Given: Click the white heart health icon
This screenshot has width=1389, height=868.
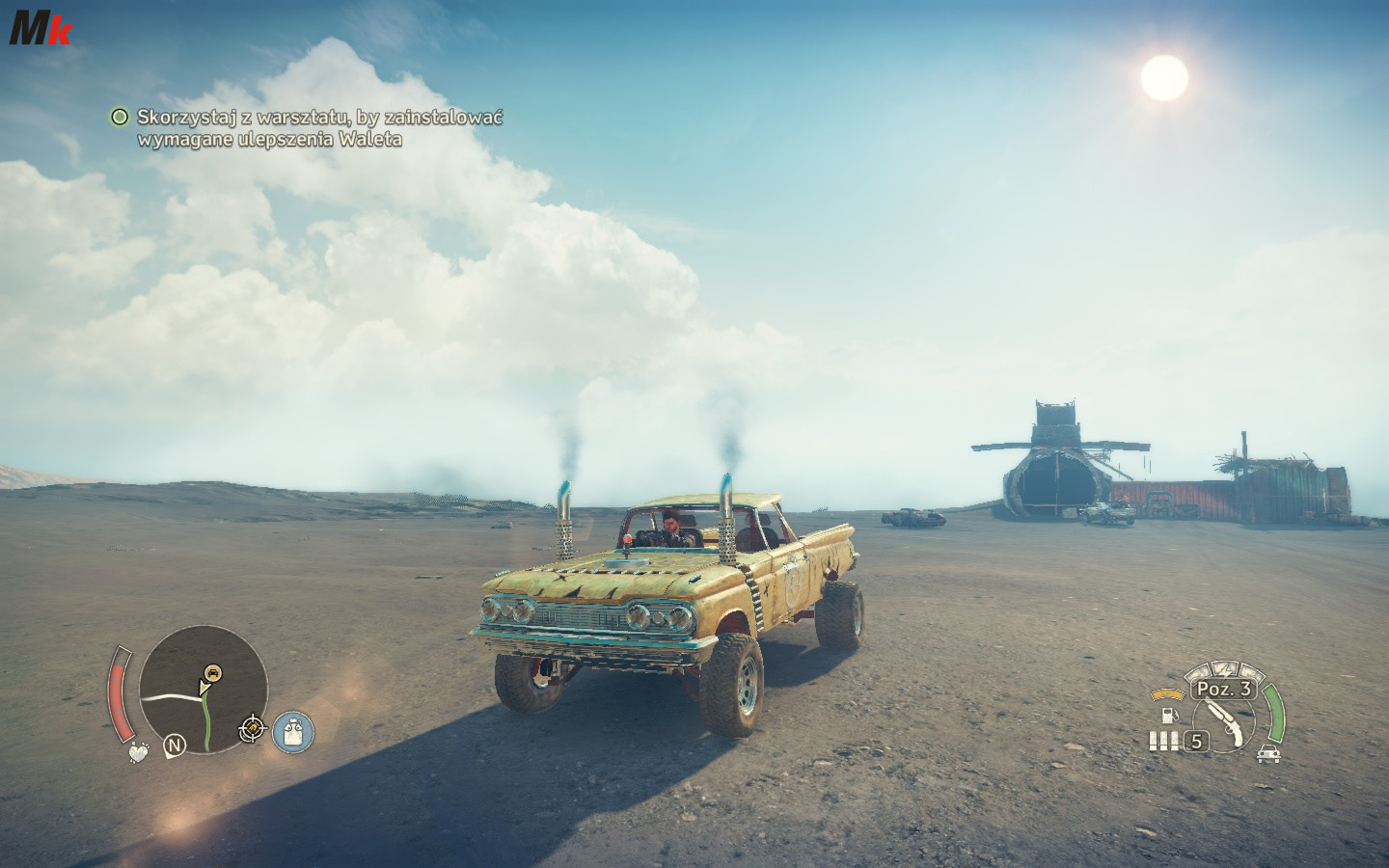Looking at the screenshot, I should pos(141,750).
